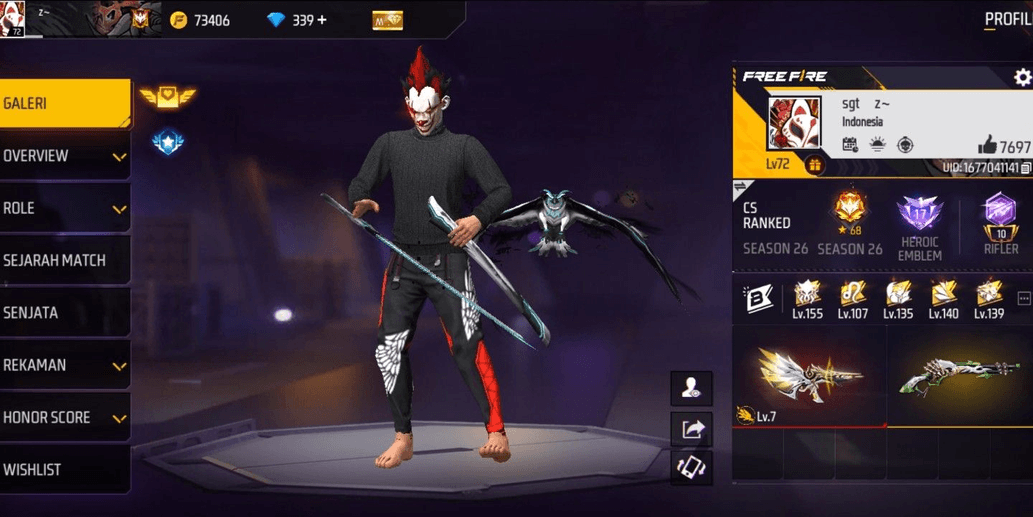Open the Galeri tab

pos(64,104)
